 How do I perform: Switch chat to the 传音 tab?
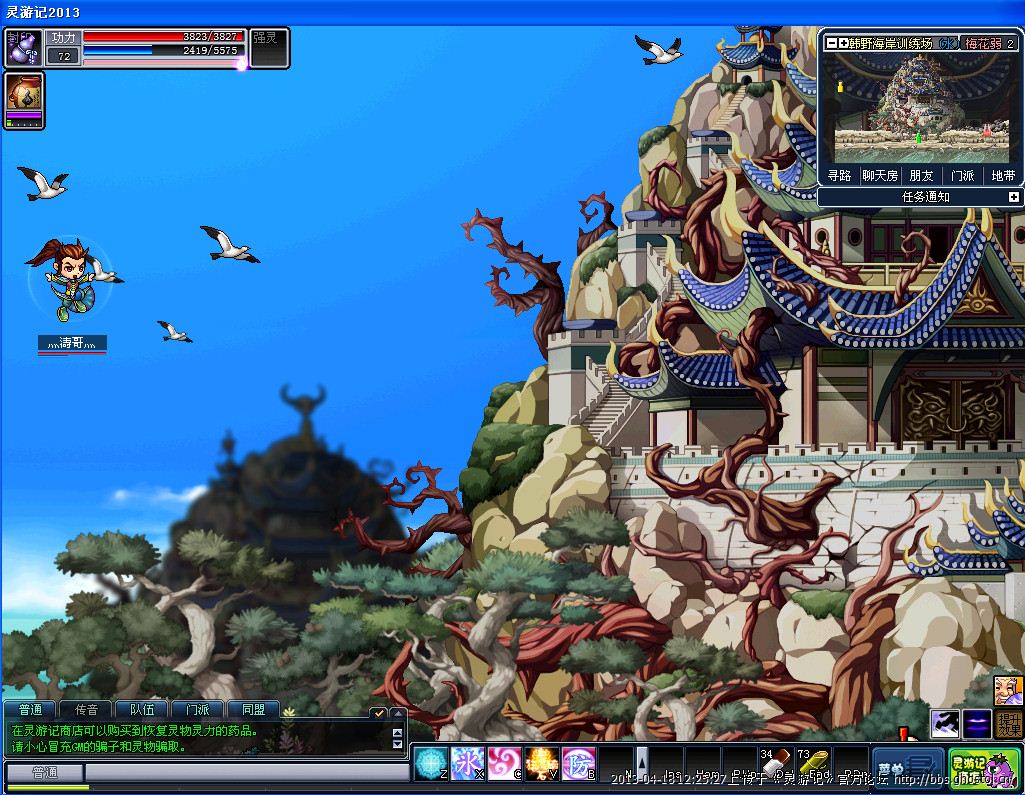pyautogui.click(x=86, y=710)
